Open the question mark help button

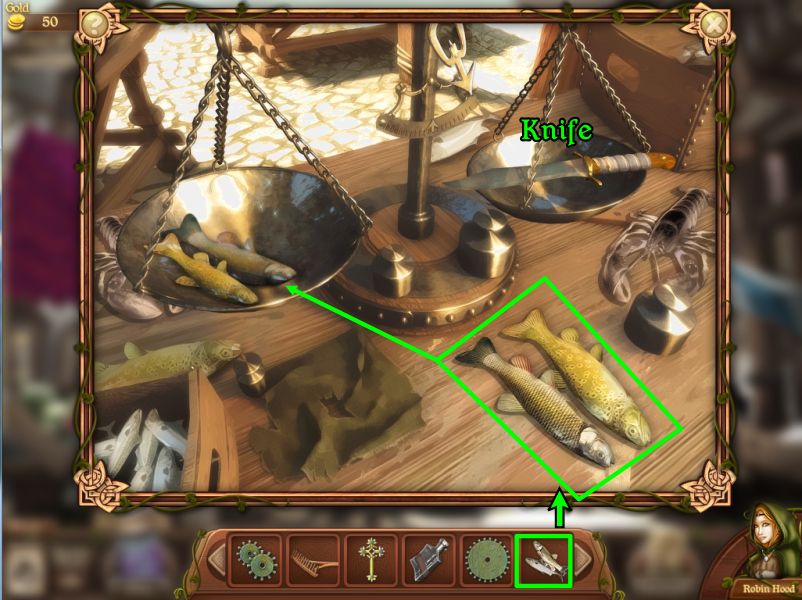95,22
